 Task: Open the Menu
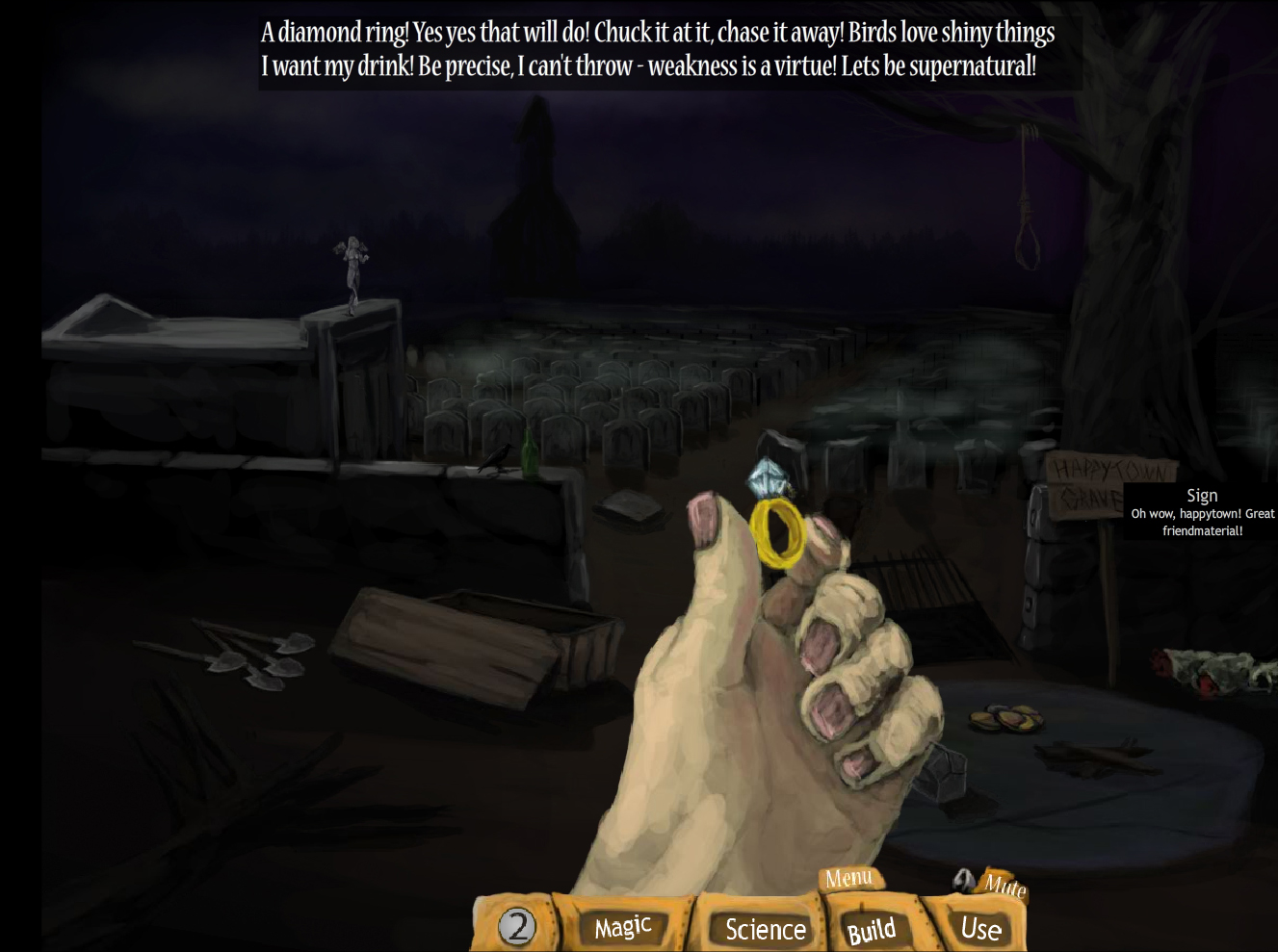(x=848, y=878)
